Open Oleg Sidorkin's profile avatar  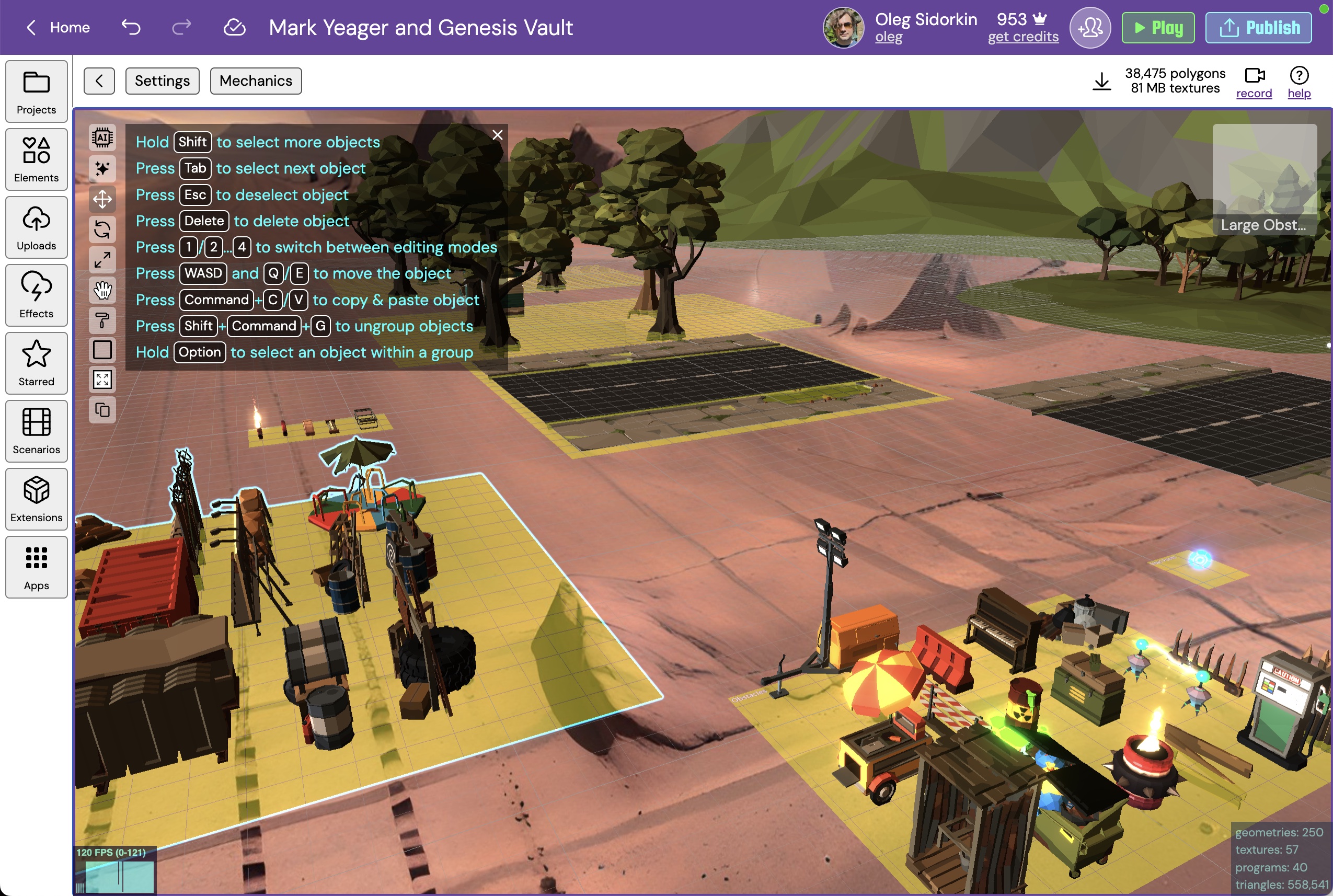[x=843, y=27]
